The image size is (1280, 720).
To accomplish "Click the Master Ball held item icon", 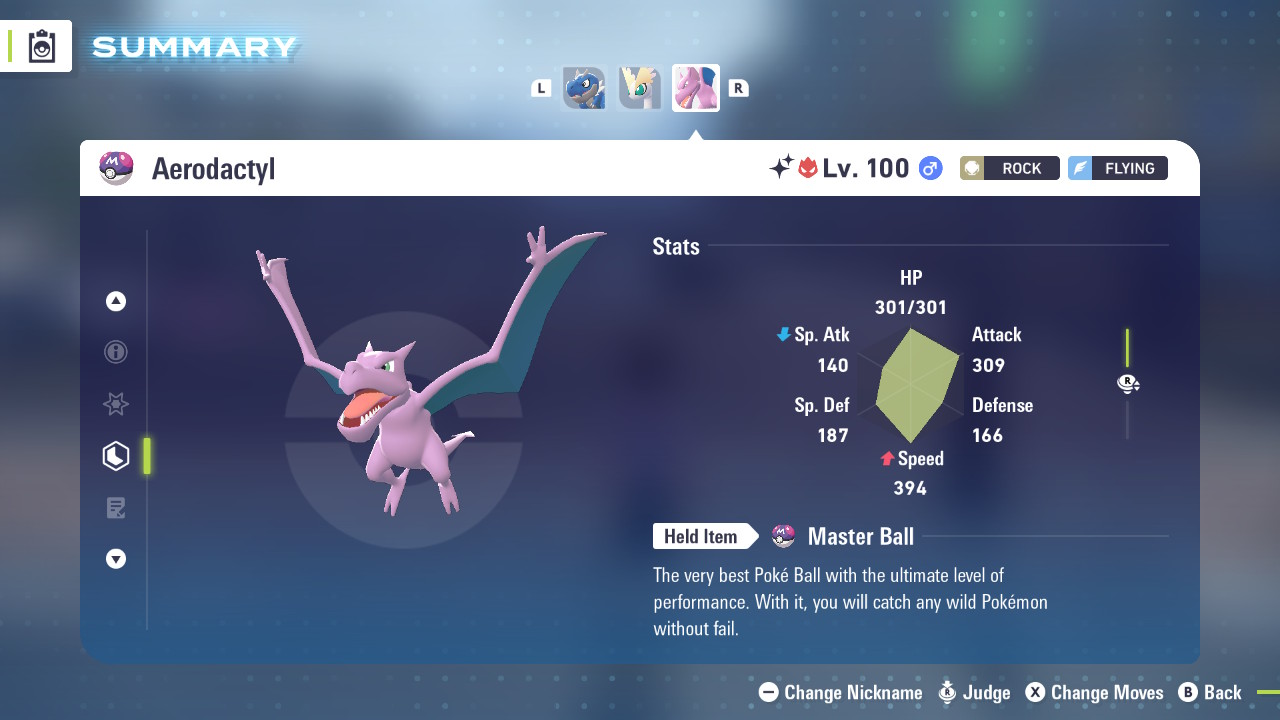I will (784, 537).
